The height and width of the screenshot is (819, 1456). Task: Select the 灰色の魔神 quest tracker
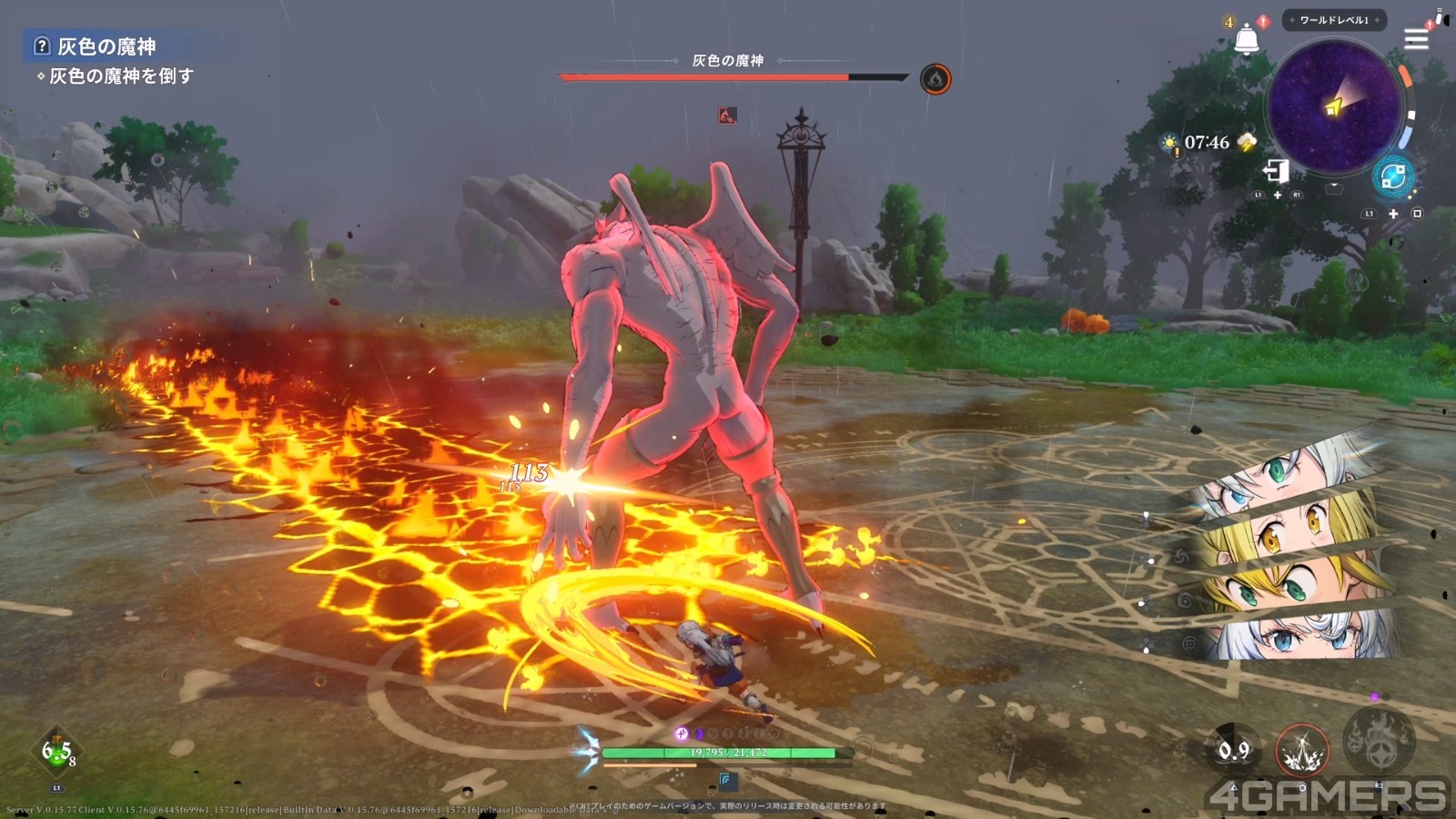[106, 46]
